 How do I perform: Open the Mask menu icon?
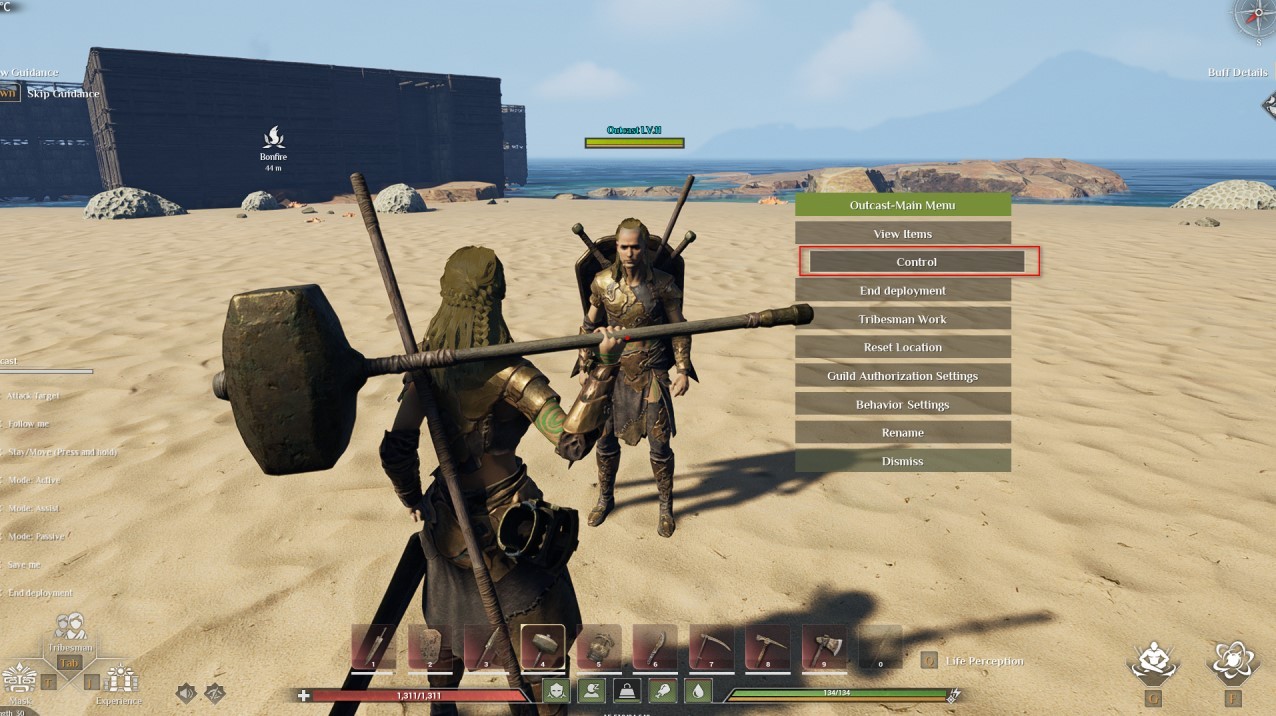click(x=18, y=679)
